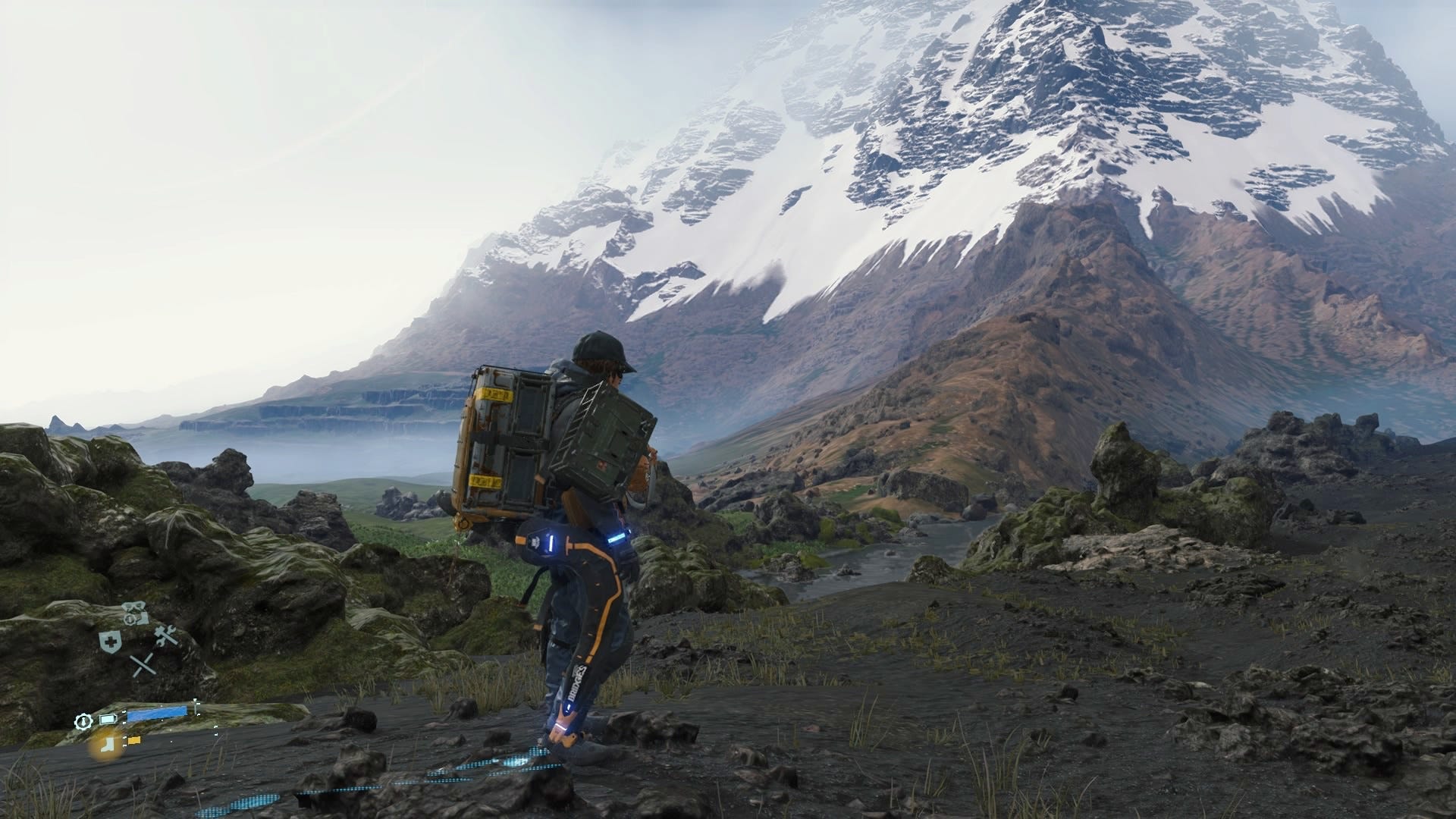
Task: Select the gear-shaped thermometer equipment icon
Action: click(x=84, y=721)
